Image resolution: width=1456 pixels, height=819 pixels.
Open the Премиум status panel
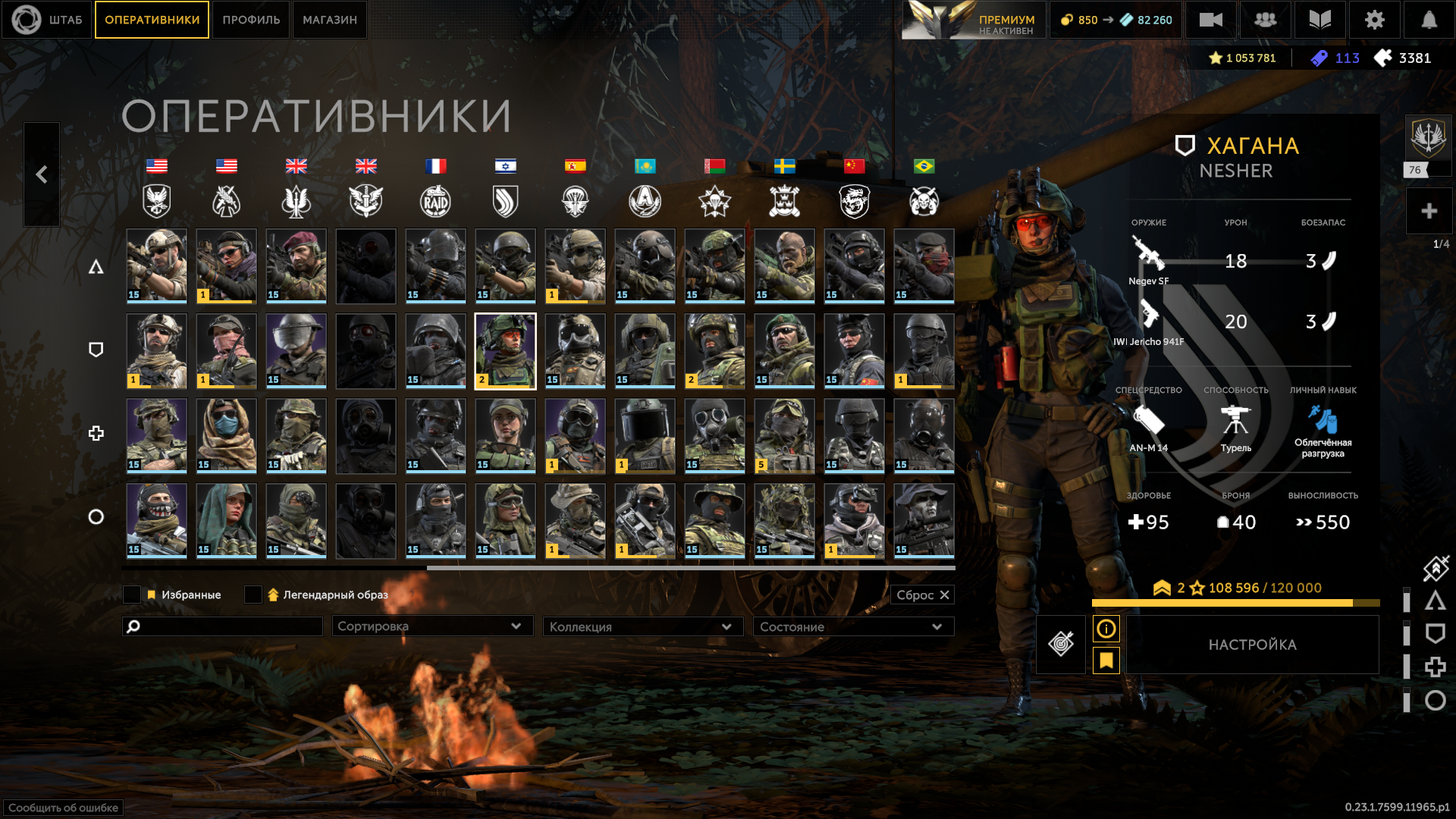973,20
